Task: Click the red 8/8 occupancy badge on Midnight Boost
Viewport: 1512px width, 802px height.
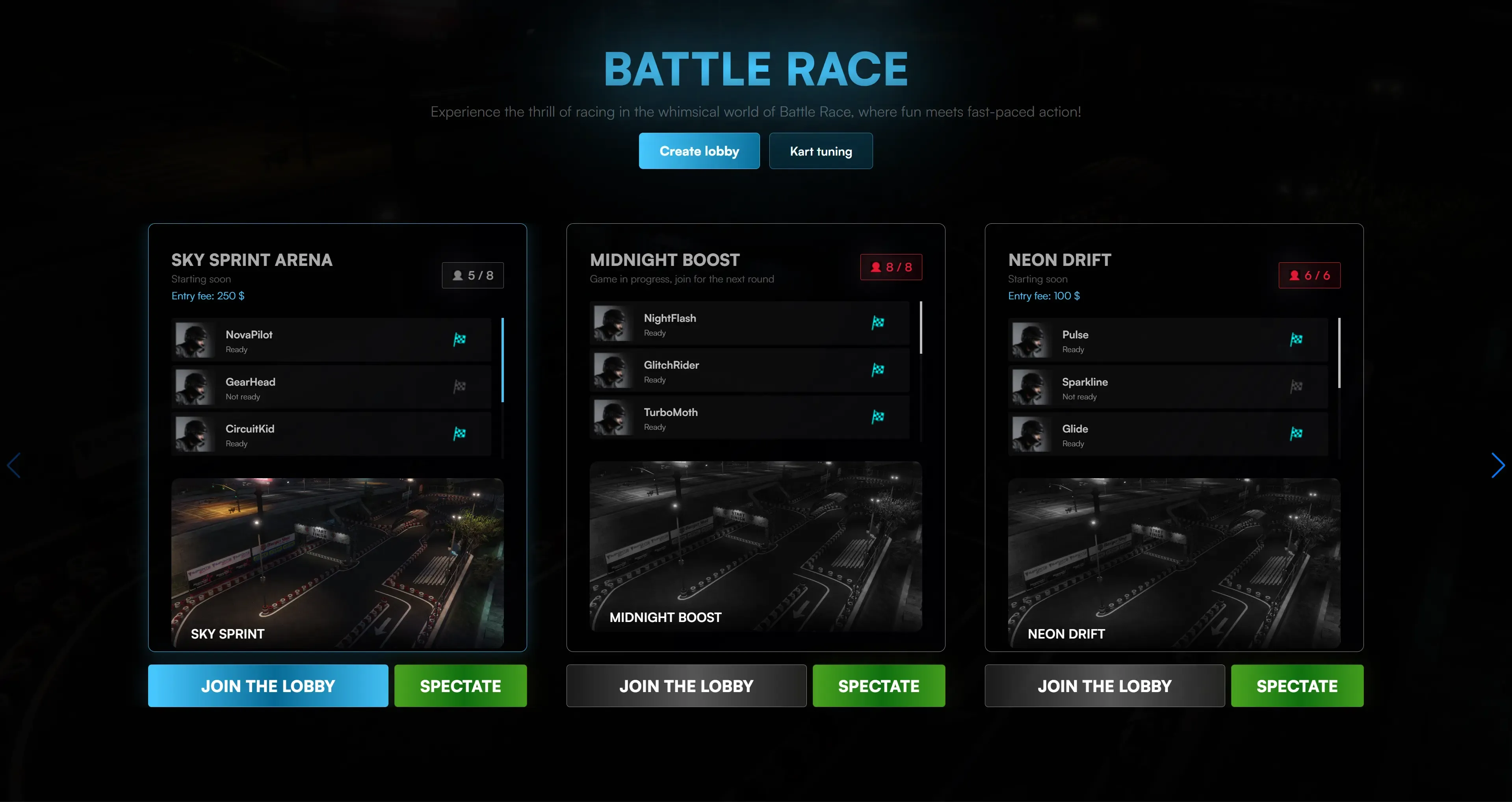Action: click(891, 267)
